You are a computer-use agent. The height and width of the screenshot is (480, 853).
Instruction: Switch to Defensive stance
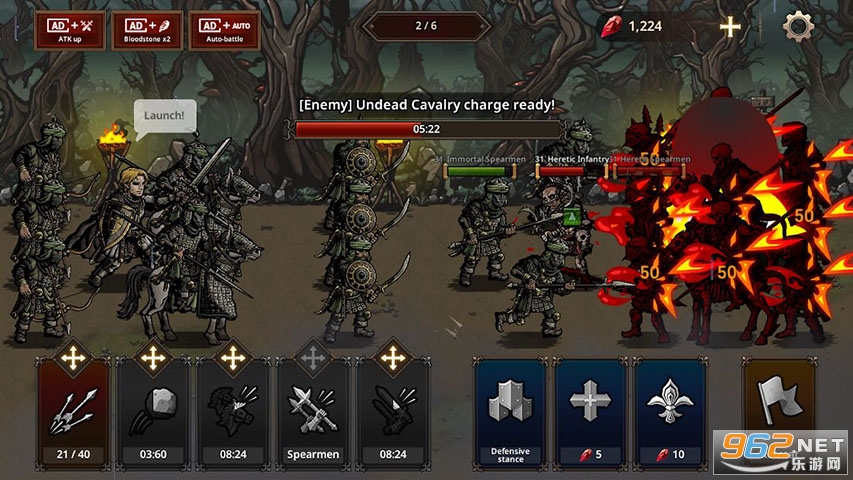(510, 412)
